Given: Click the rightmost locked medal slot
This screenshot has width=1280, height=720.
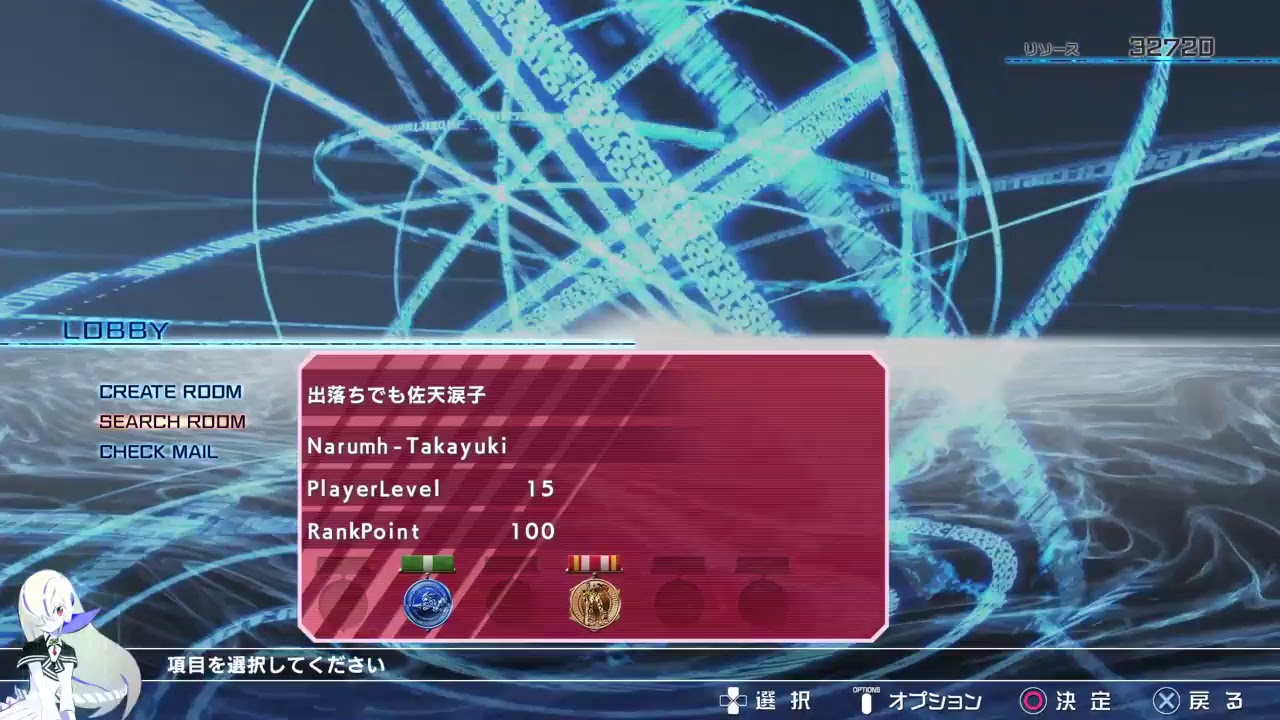Looking at the screenshot, I should pos(764,600).
